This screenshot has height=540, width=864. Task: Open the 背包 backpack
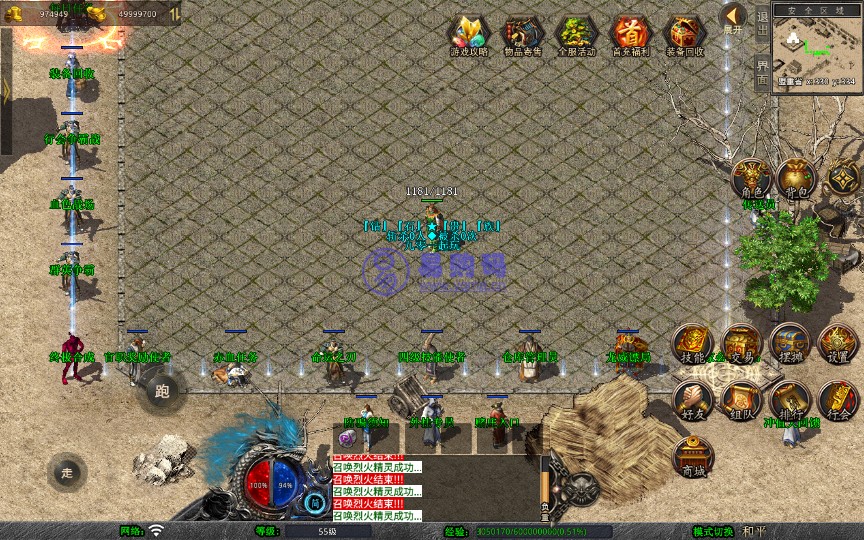point(796,178)
